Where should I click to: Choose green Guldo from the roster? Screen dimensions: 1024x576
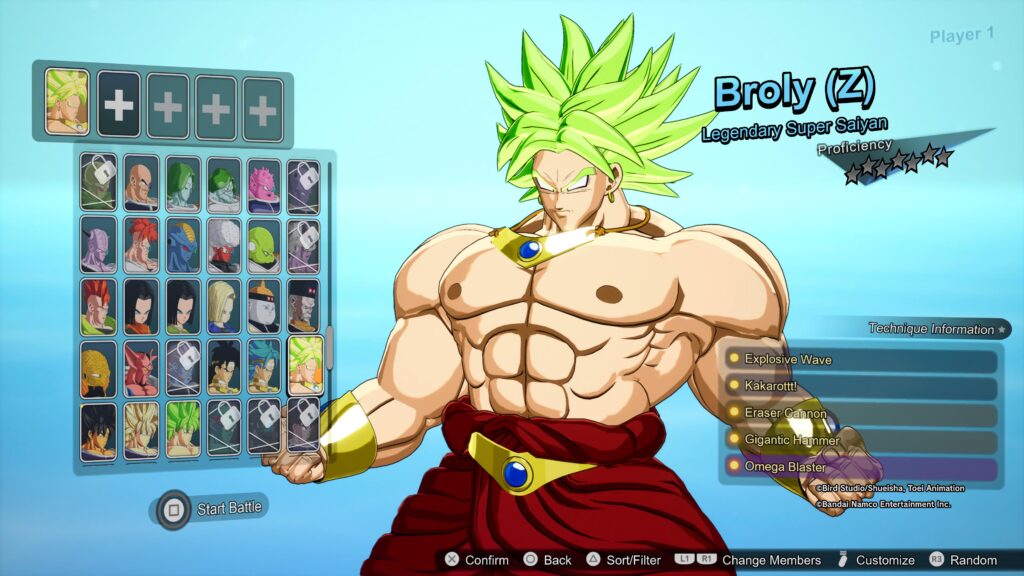coord(263,245)
